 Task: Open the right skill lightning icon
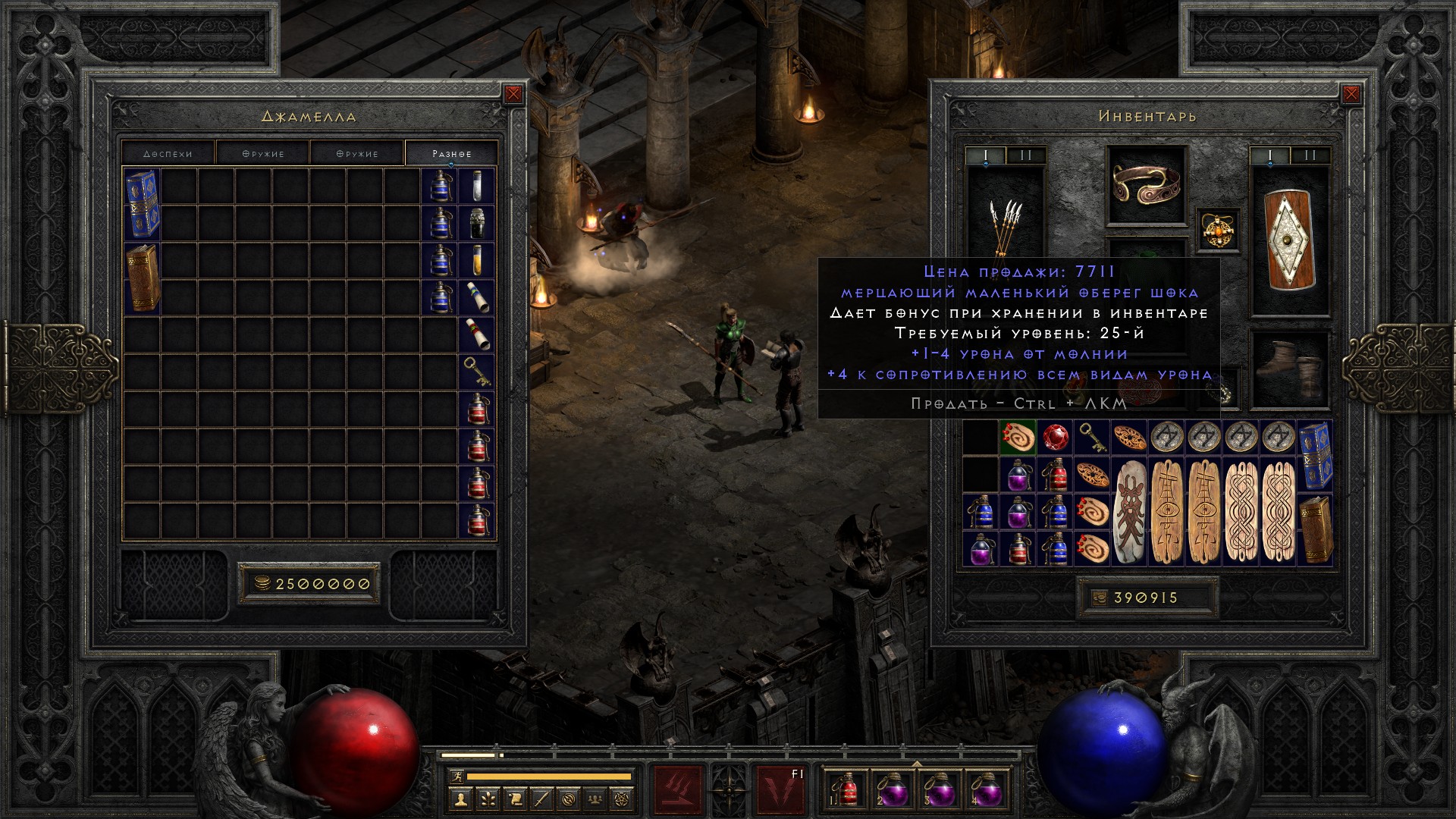781,789
